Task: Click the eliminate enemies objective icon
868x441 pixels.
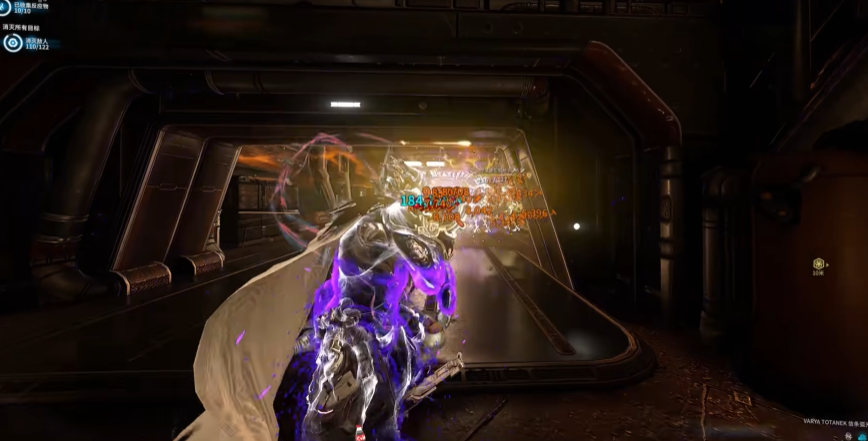Action: (12, 43)
